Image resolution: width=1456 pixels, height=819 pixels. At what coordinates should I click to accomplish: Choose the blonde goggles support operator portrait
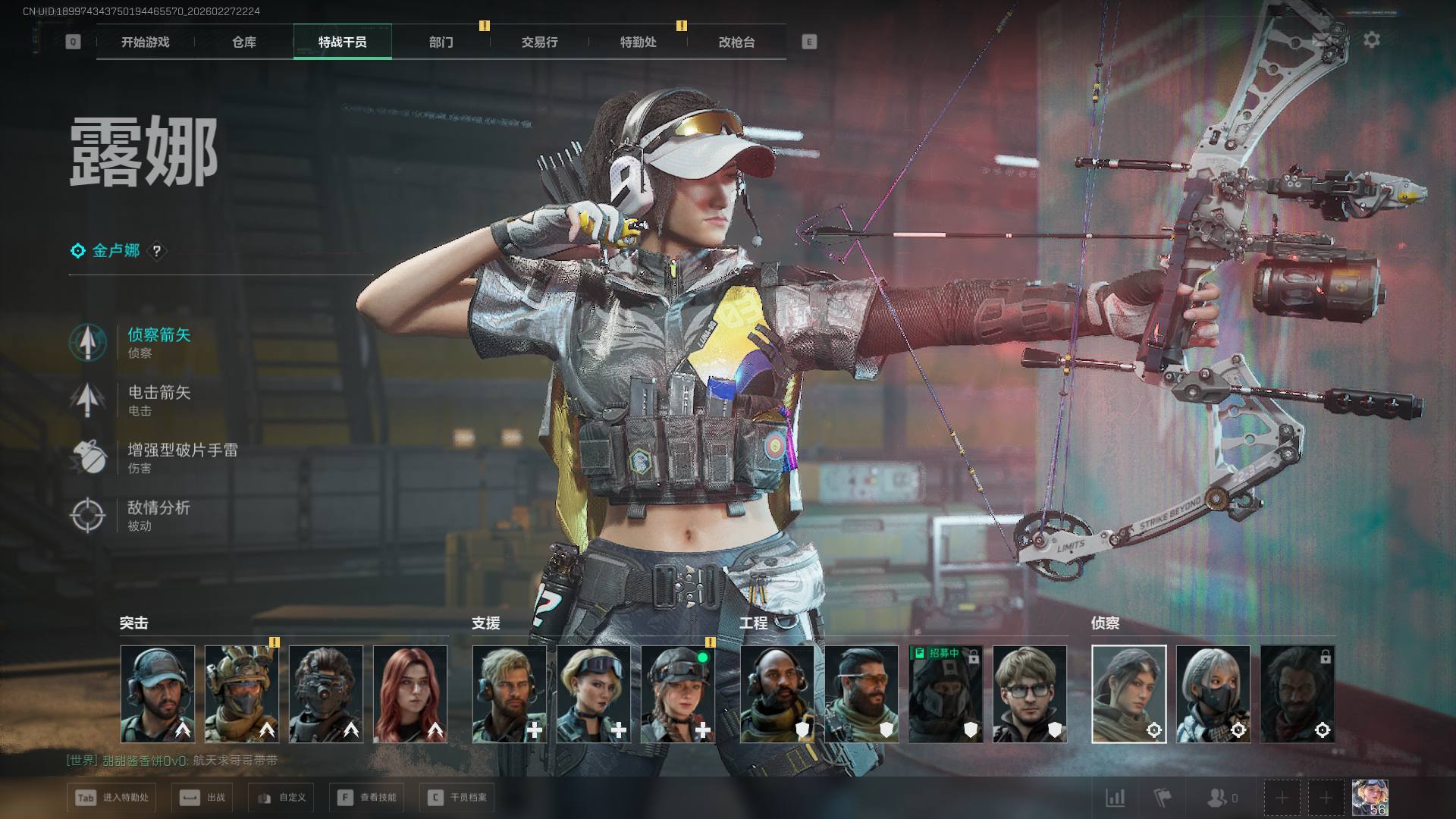pyautogui.click(x=594, y=694)
